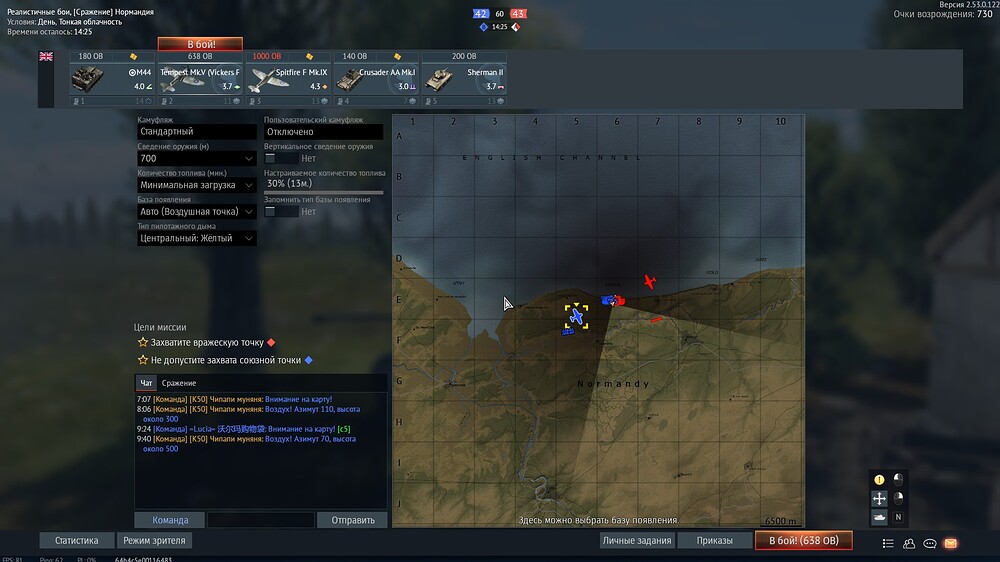Image resolution: width=1000 pixels, height=562 pixels.
Task: Open 'Личные задания' personal tasks
Action: point(636,540)
